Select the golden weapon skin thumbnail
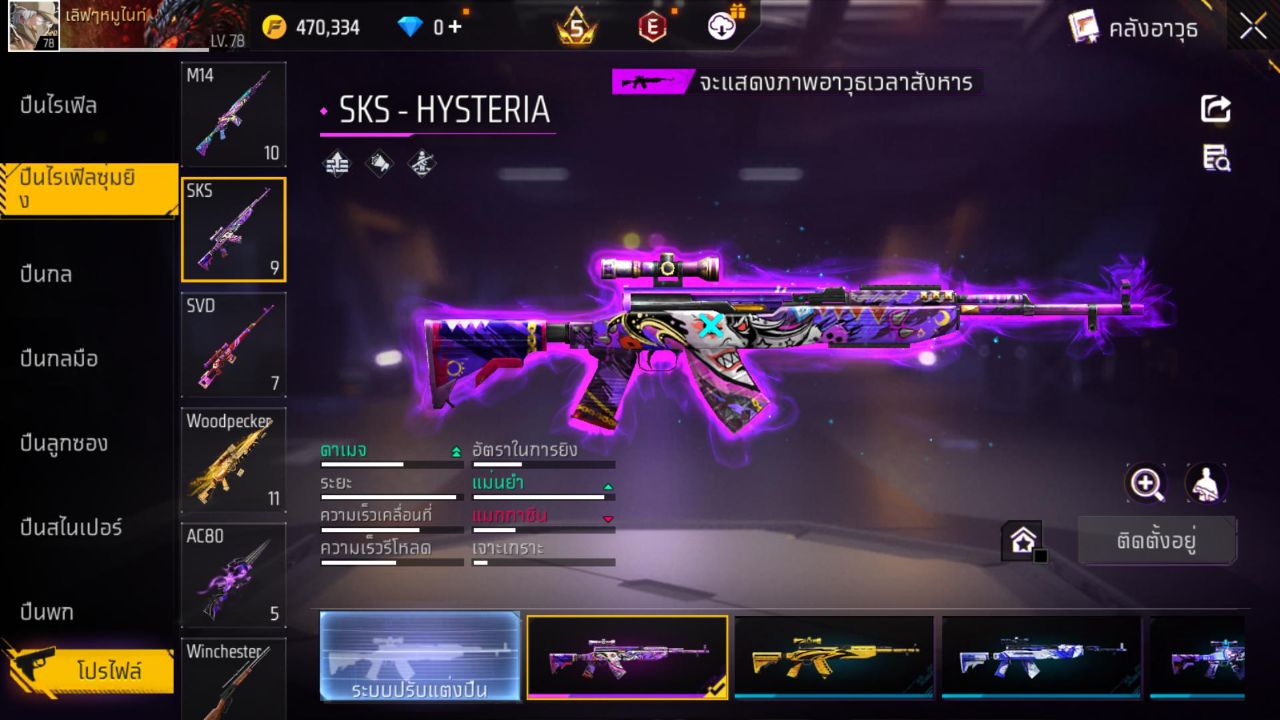 (x=835, y=656)
